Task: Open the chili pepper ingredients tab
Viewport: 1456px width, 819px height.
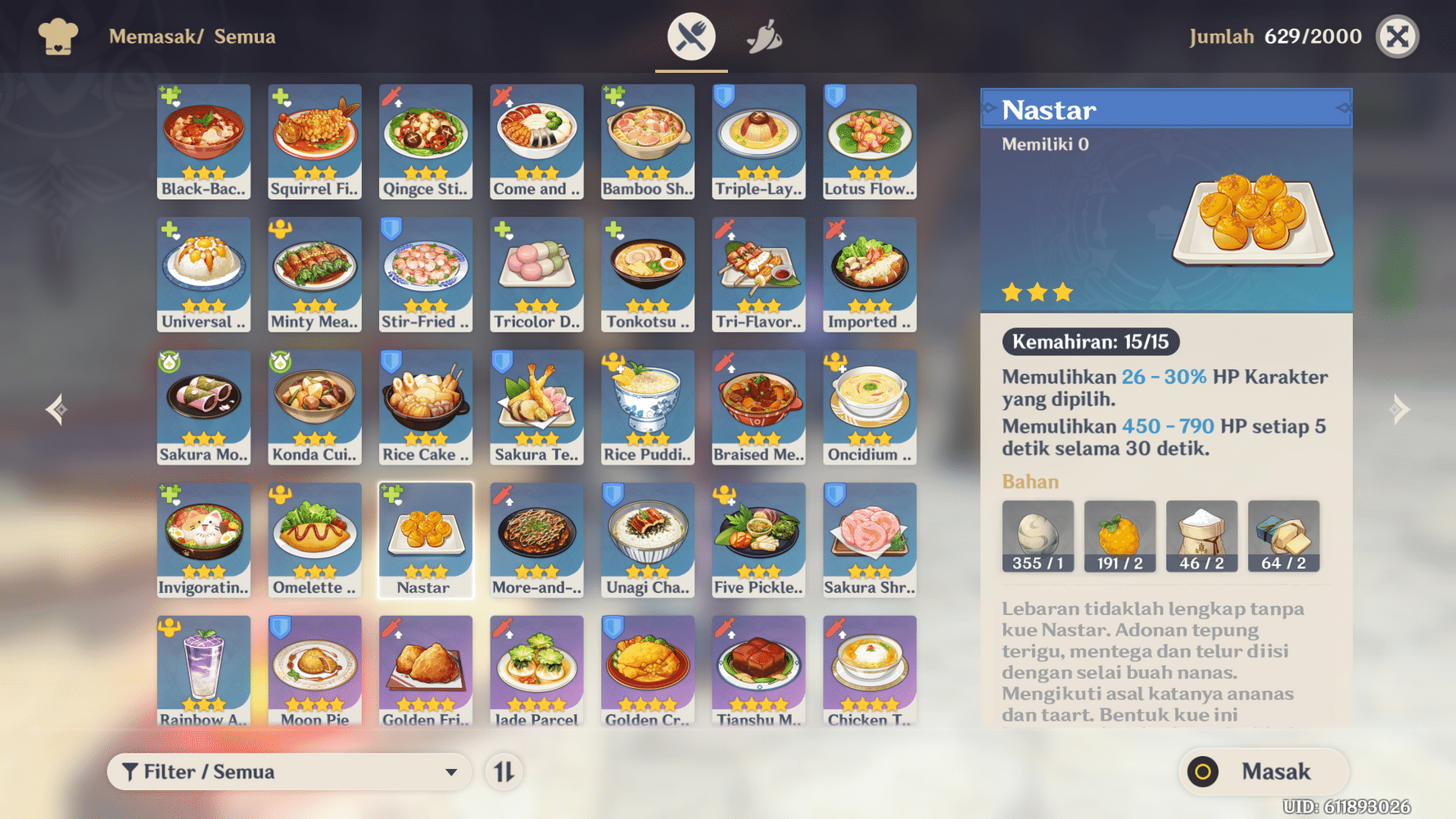Action: [x=765, y=34]
